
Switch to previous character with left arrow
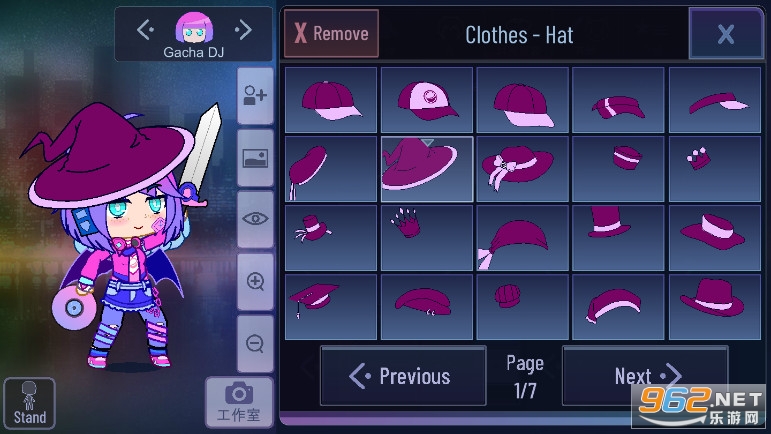point(145,29)
